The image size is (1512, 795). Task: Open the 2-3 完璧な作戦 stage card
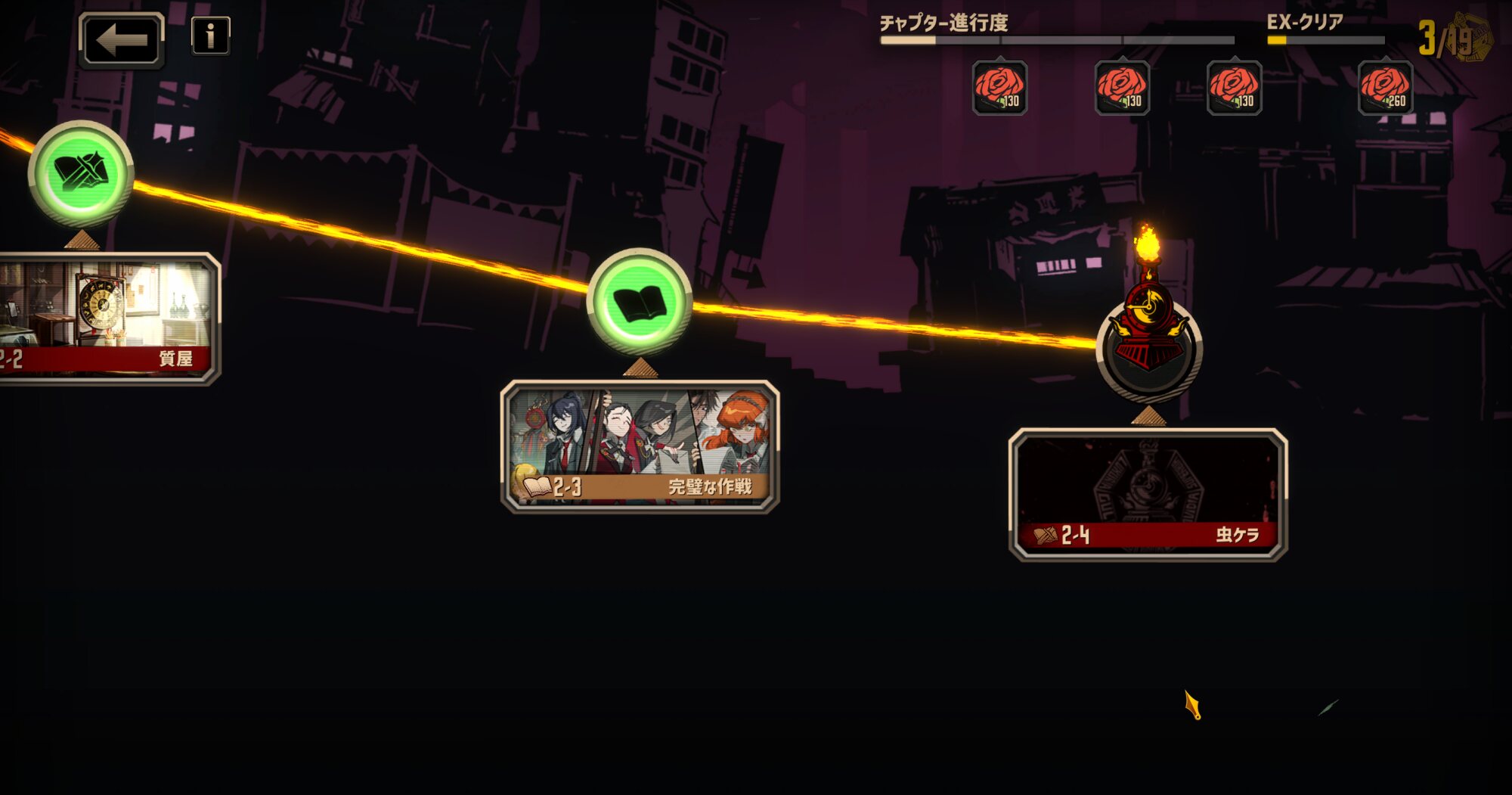tap(640, 446)
